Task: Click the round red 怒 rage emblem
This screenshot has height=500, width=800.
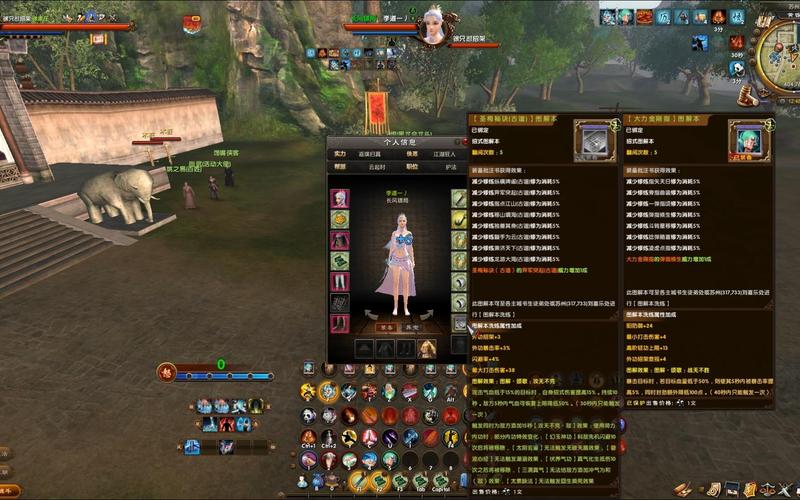Action: tap(168, 373)
